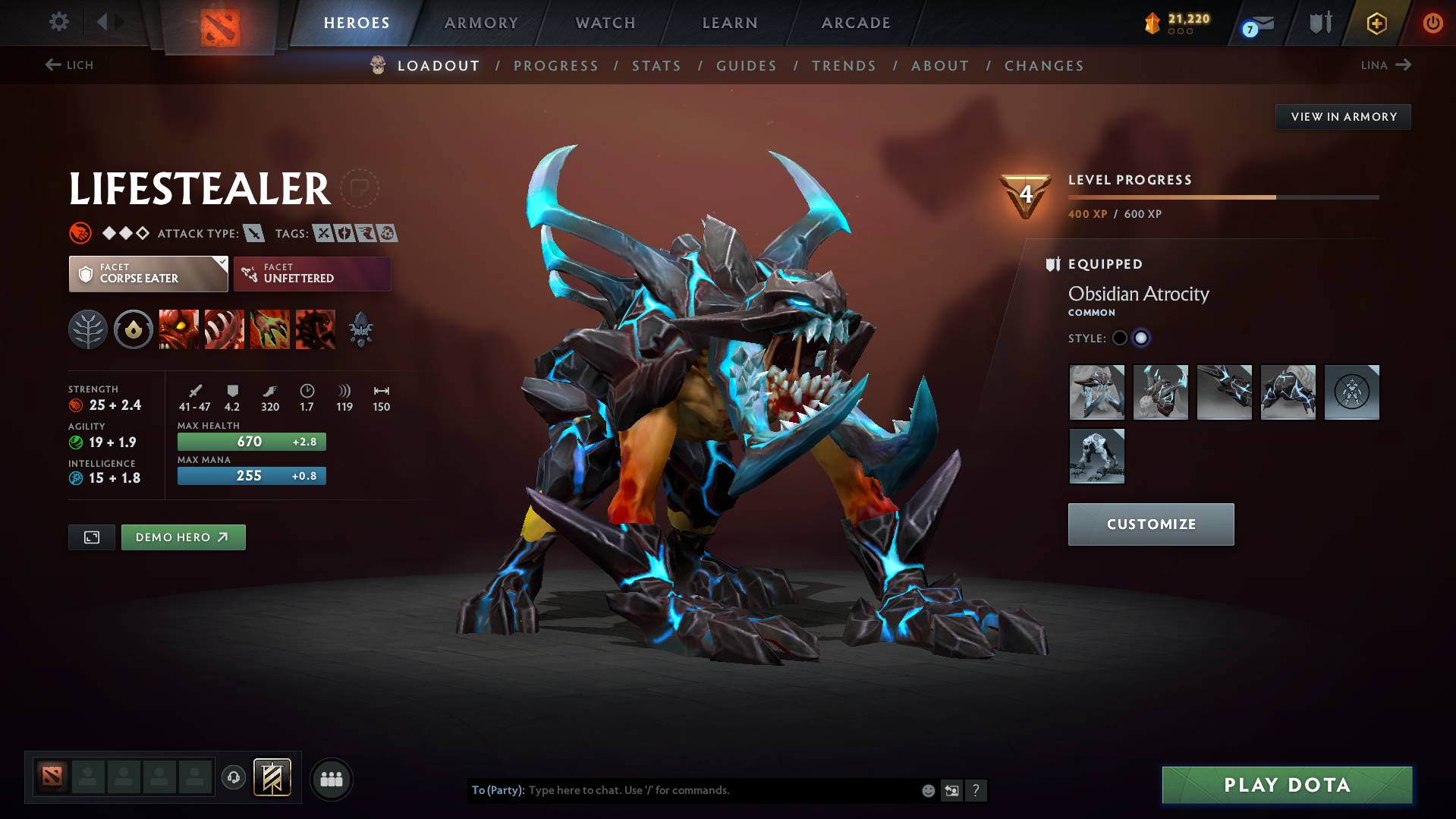The height and width of the screenshot is (819, 1456).
Task: Click the CUSTOMIZE button
Action: [1150, 524]
